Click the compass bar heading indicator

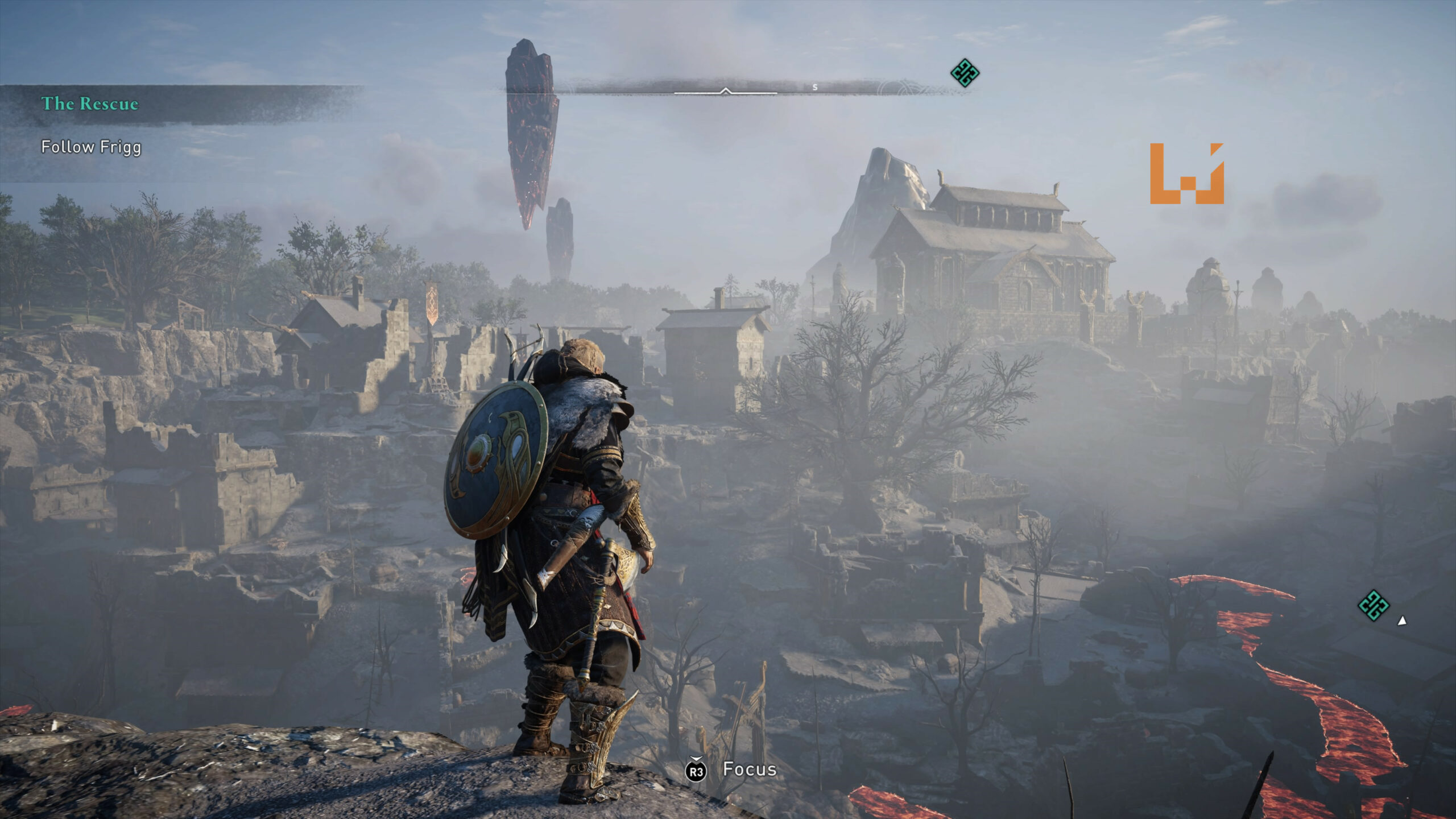(725, 90)
